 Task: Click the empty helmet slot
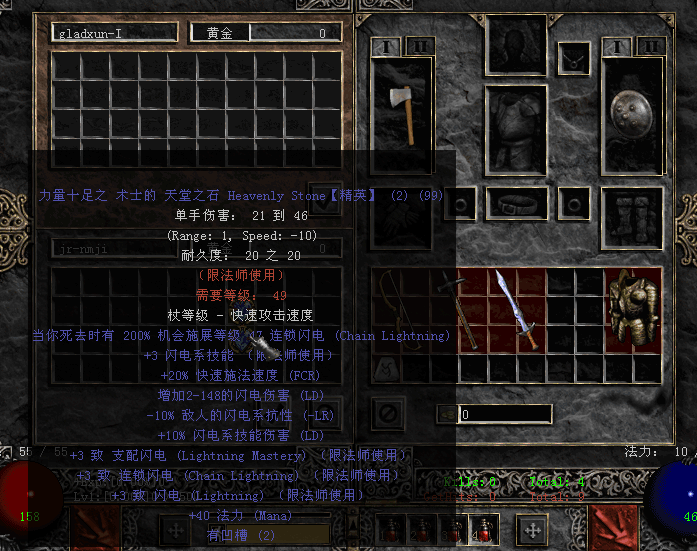pyautogui.click(x=517, y=43)
